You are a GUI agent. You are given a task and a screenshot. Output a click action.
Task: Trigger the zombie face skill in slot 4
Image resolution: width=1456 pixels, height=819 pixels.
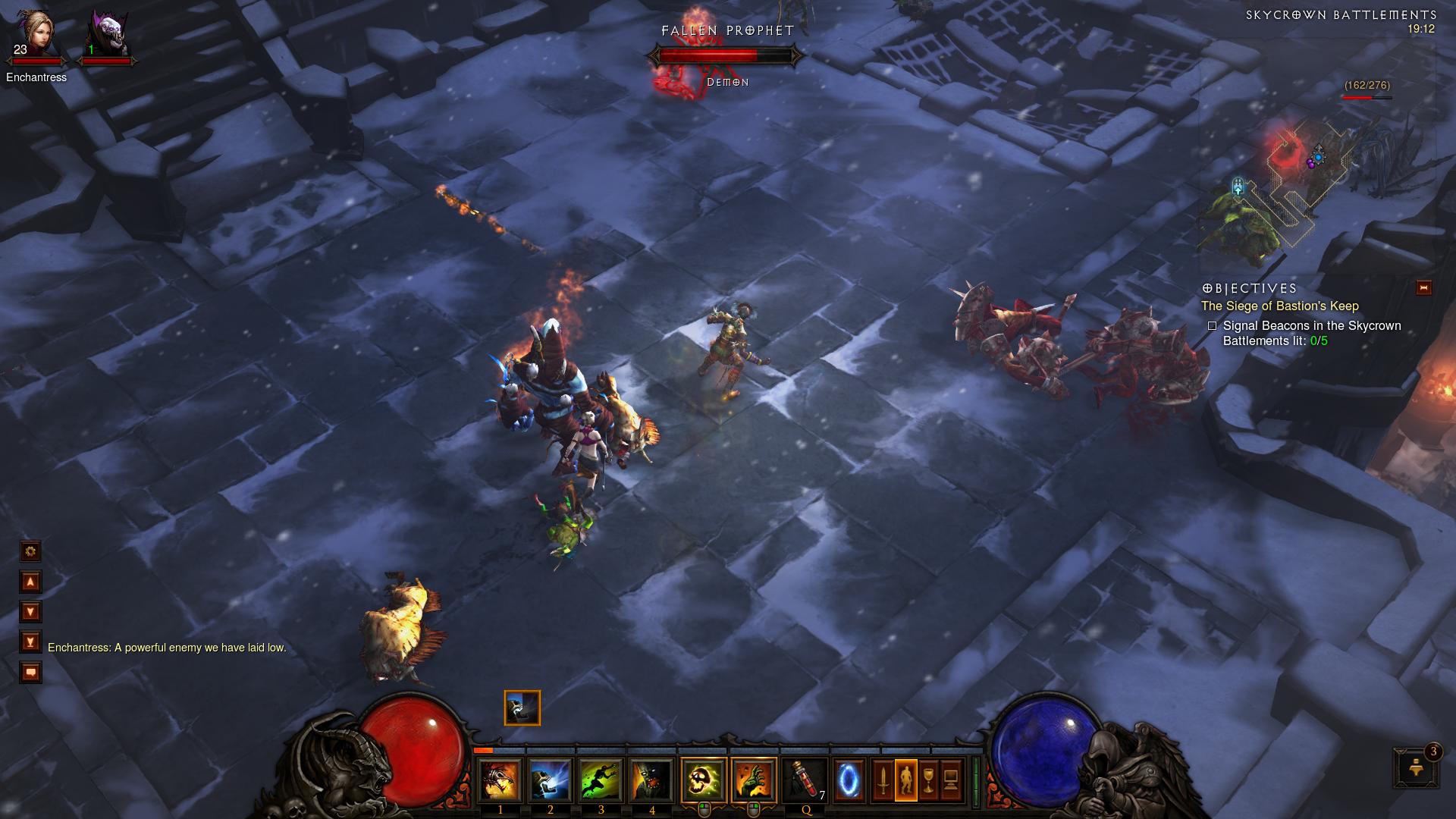pos(651,780)
